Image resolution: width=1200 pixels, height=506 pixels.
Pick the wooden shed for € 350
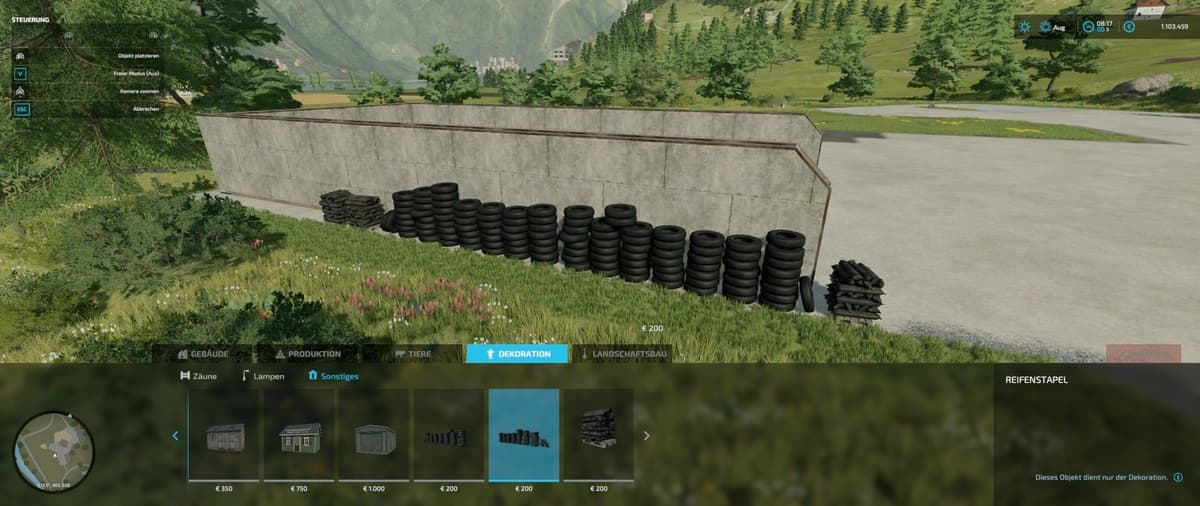point(224,436)
